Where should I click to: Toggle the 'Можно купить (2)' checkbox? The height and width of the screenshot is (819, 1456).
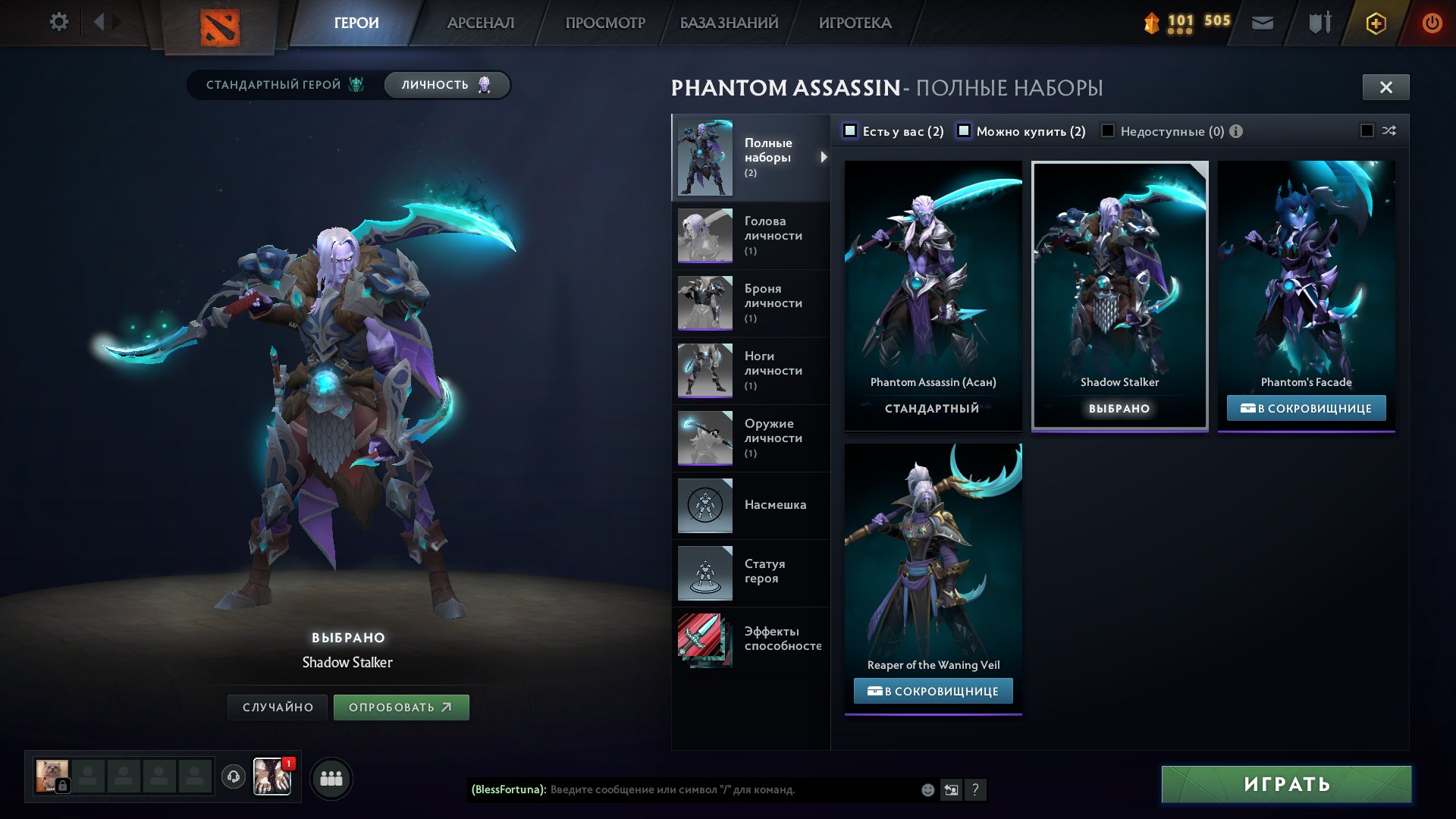(965, 130)
